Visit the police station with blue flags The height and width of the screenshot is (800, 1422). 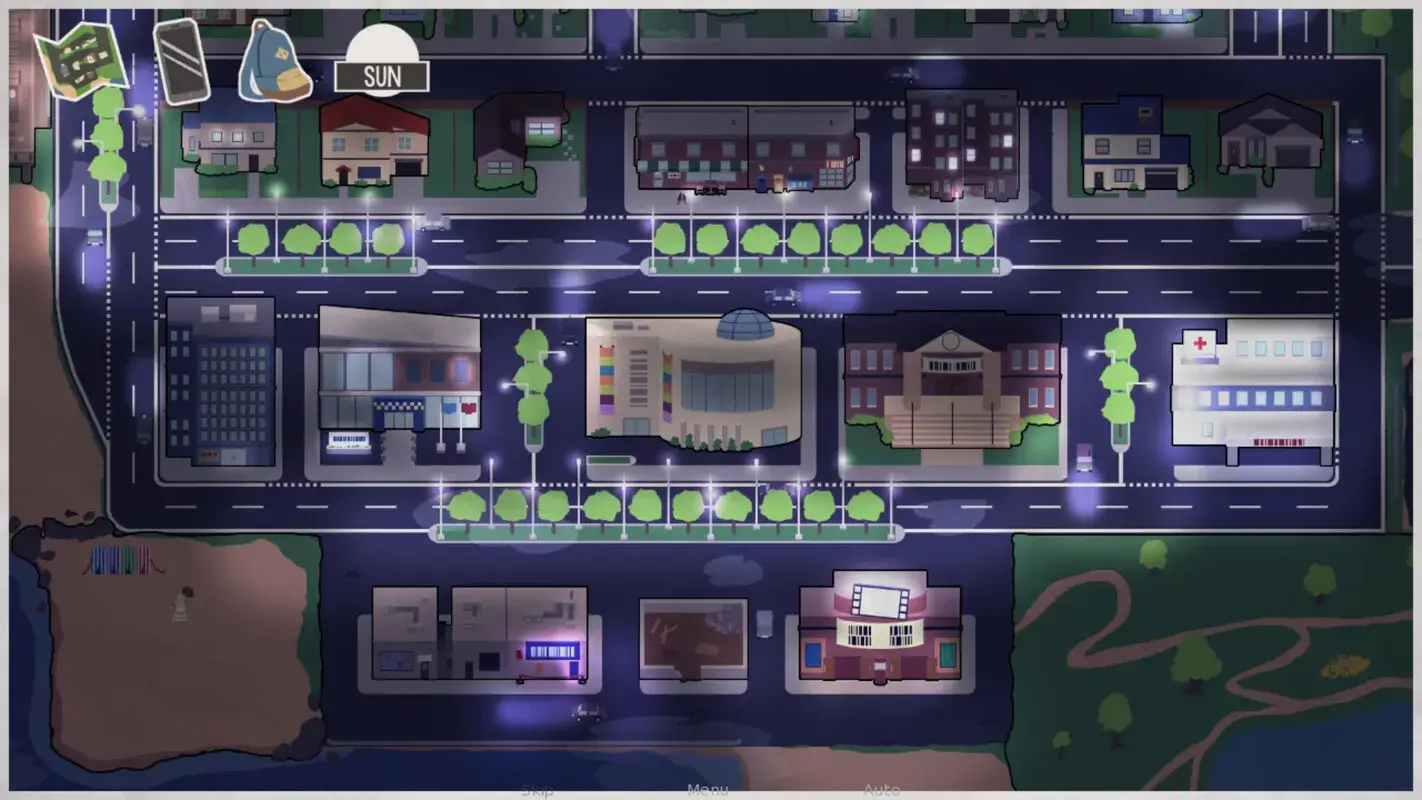pyautogui.click(x=395, y=390)
